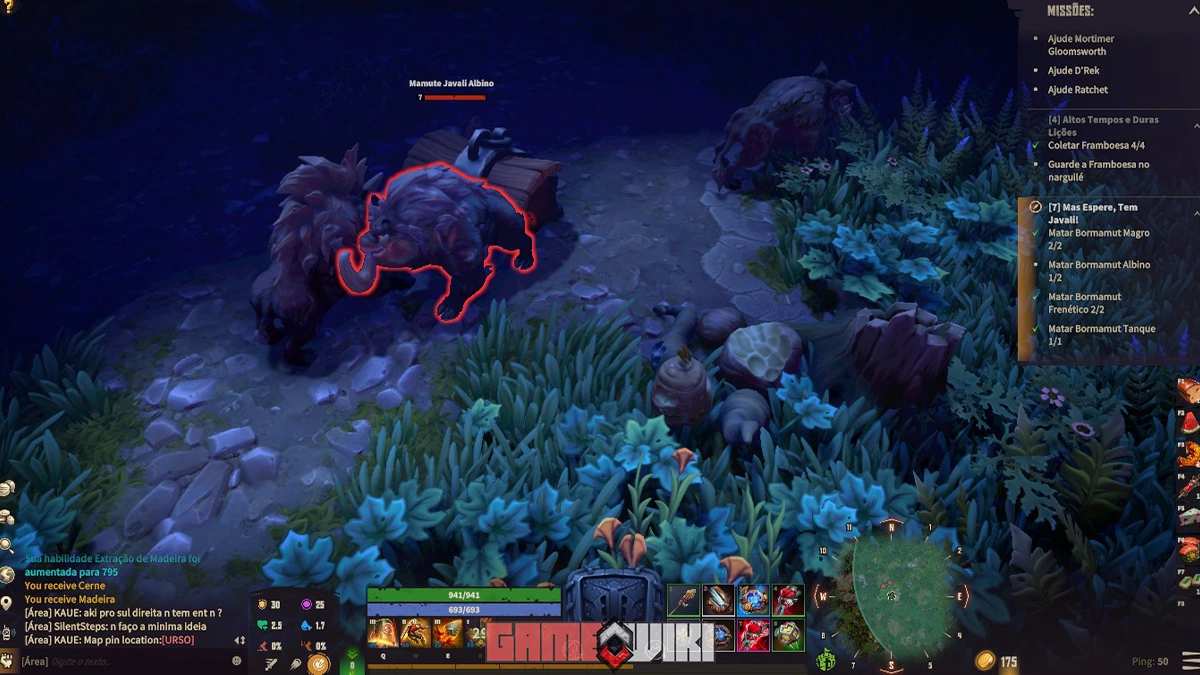
Task: Click the green rune icon beside minimap
Action: point(826,660)
